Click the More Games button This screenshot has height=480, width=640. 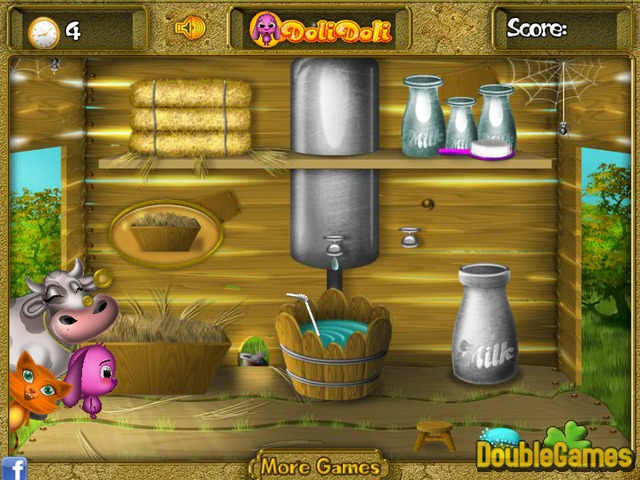[320, 466]
